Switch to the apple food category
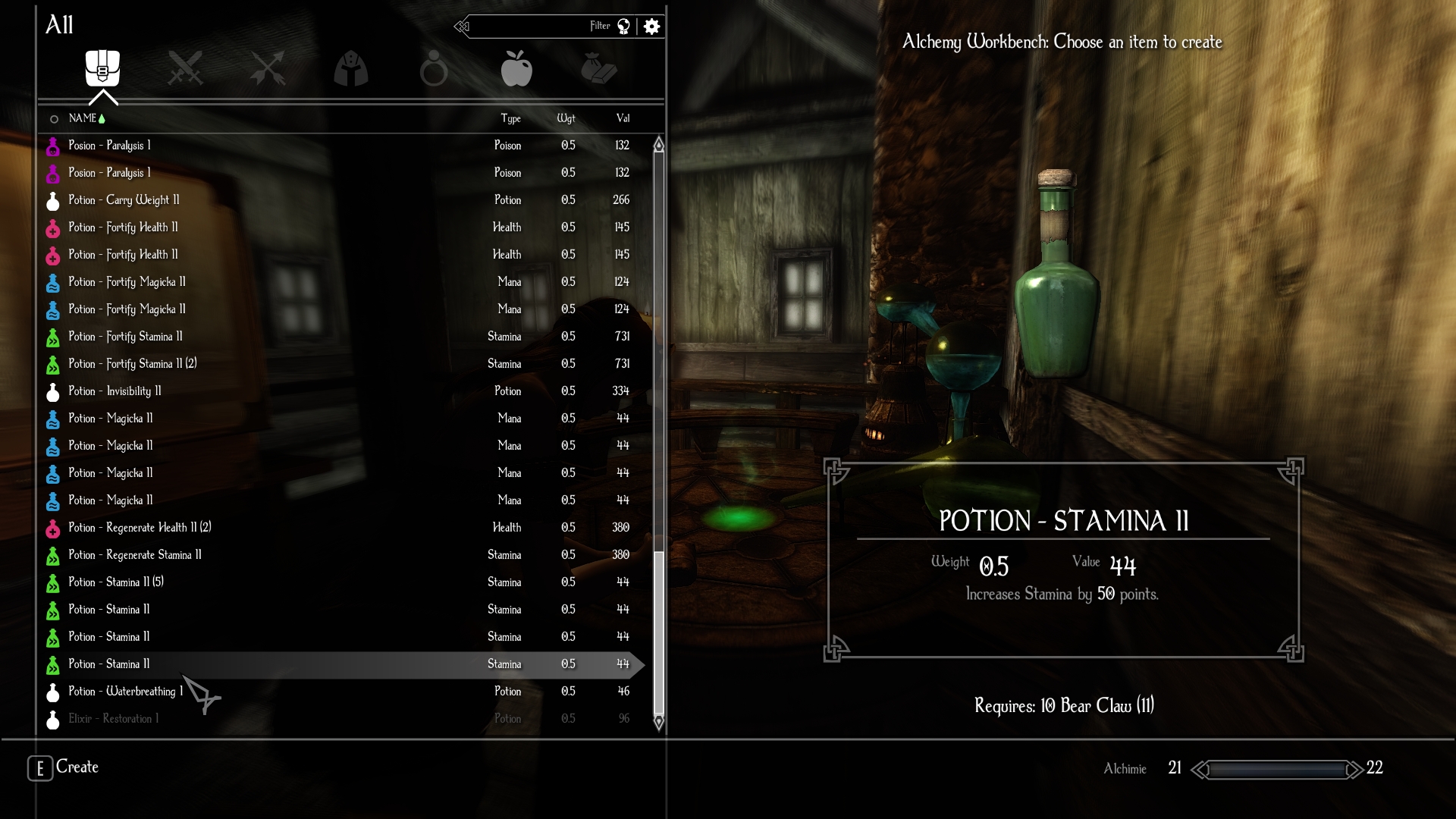Screen dimensions: 1456x819 pos(516,69)
